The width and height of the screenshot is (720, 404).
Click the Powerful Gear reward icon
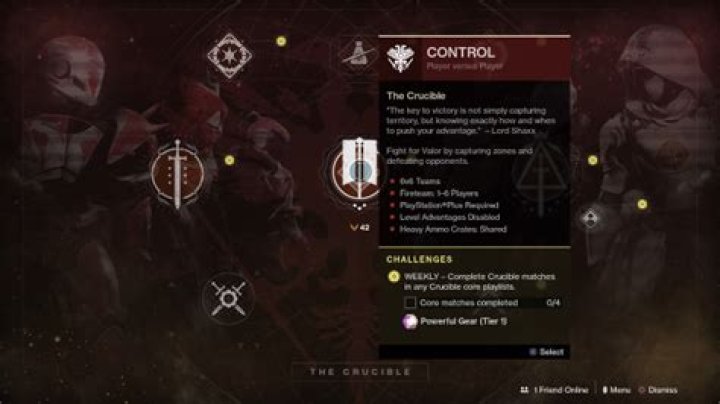408,322
